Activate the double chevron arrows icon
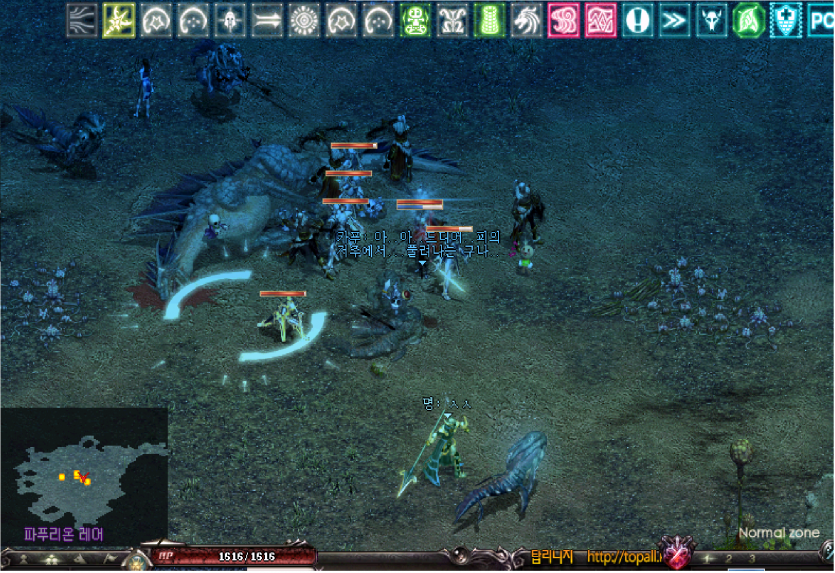 click(674, 20)
